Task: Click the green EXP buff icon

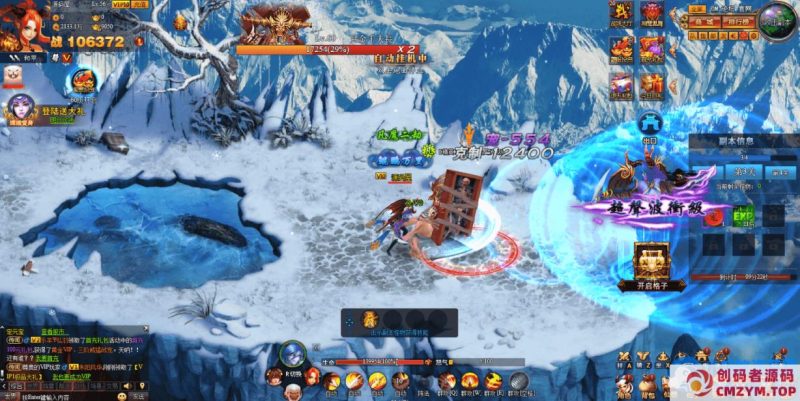Action: 743,215
